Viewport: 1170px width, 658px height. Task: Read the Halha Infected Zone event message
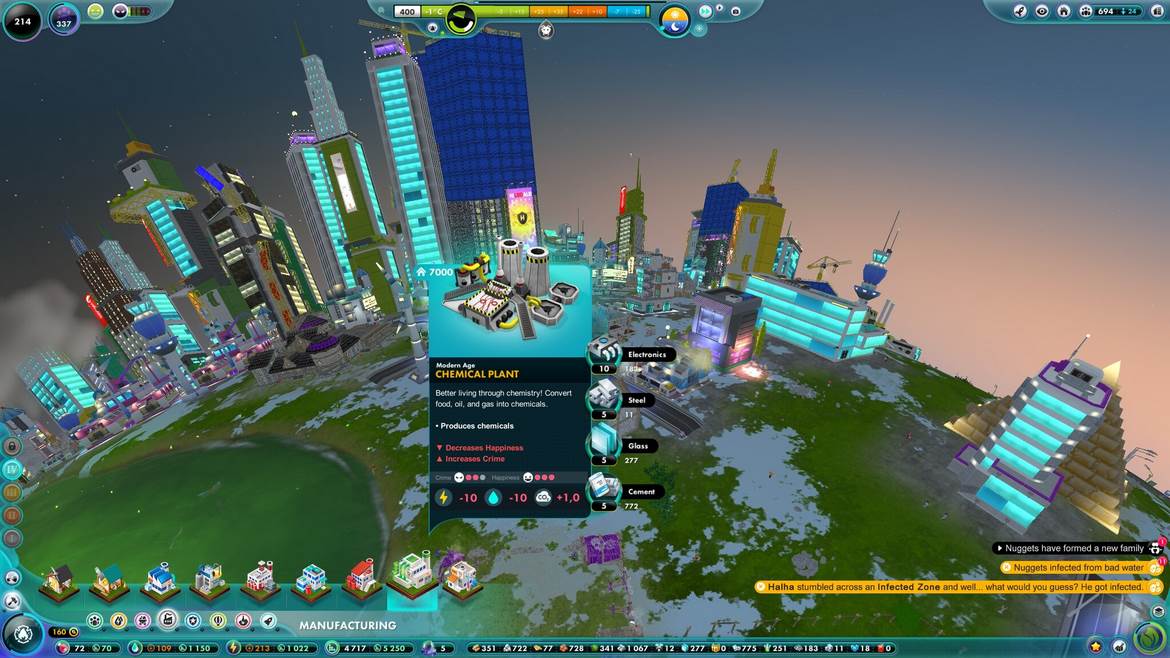(x=955, y=587)
